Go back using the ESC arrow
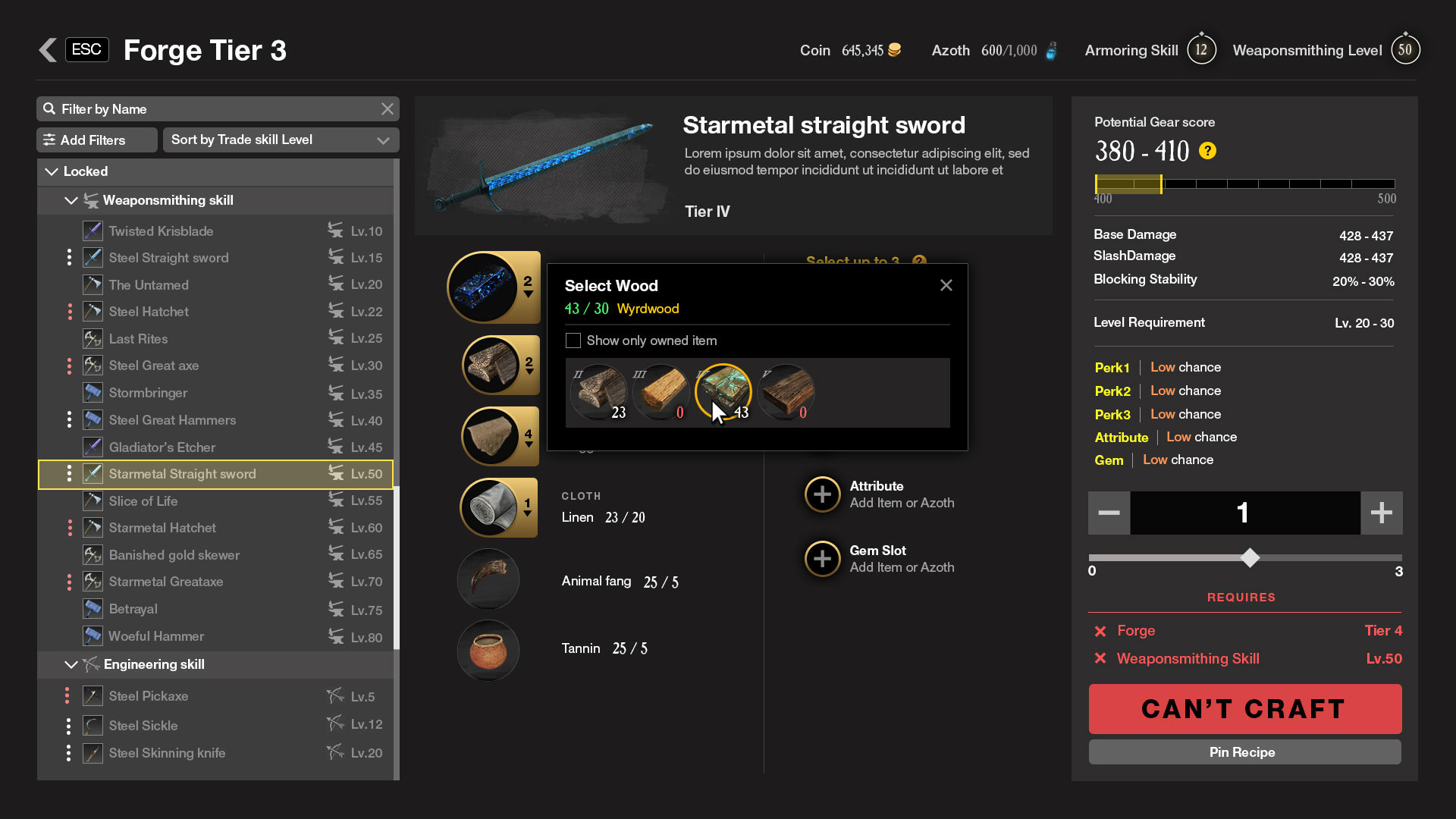This screenshot has height=819, width=1456. point(49,50)
